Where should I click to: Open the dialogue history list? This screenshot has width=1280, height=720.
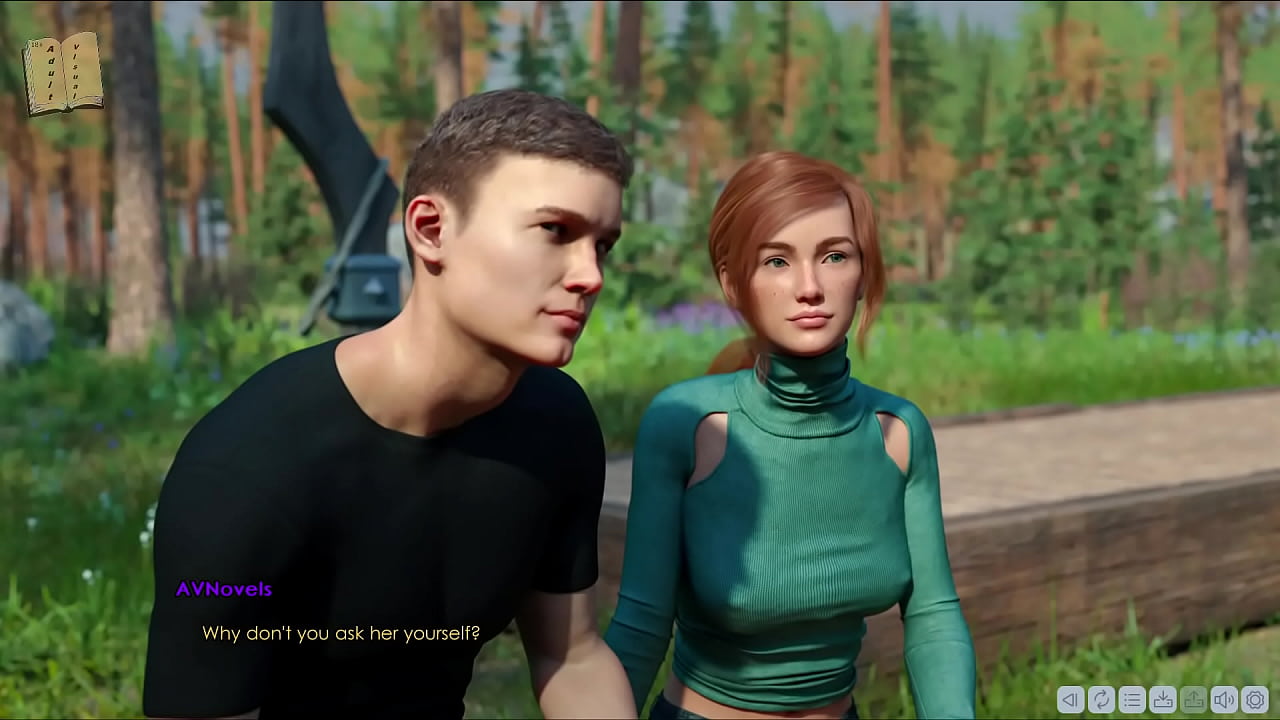[1132, 699]
